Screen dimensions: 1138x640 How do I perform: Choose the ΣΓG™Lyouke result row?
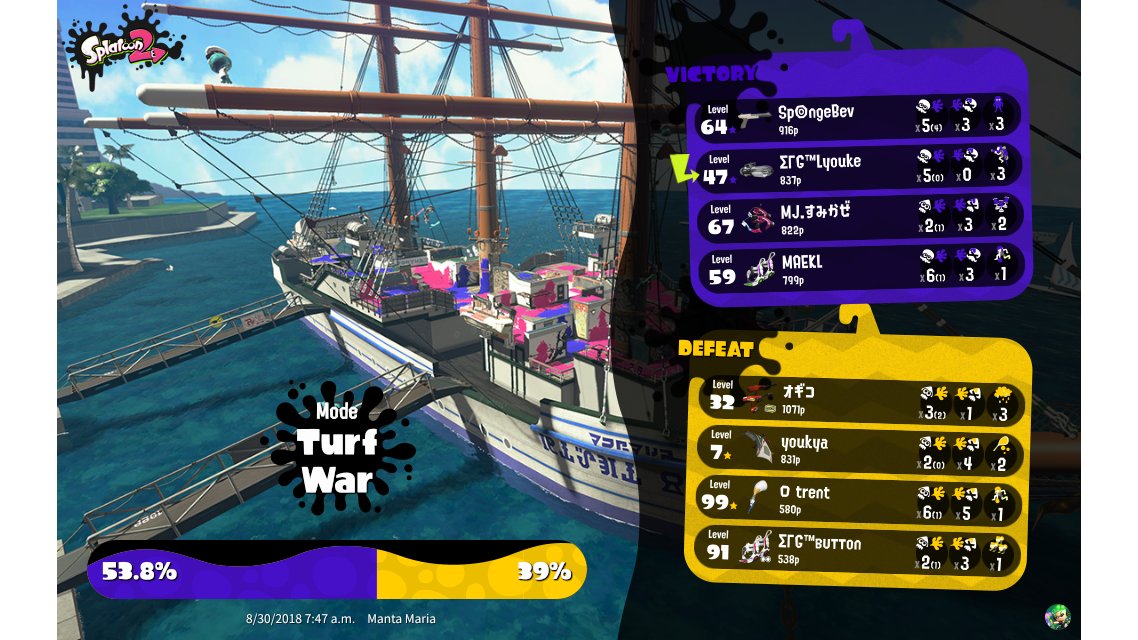pos(858,167)
